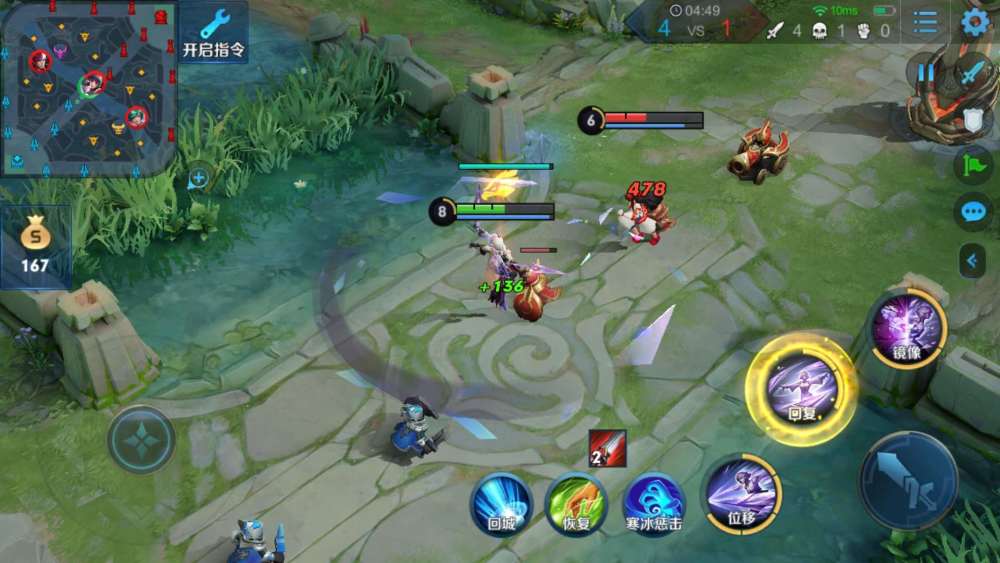
Task: Open the blue chat bubble
Action: point(972,212)
